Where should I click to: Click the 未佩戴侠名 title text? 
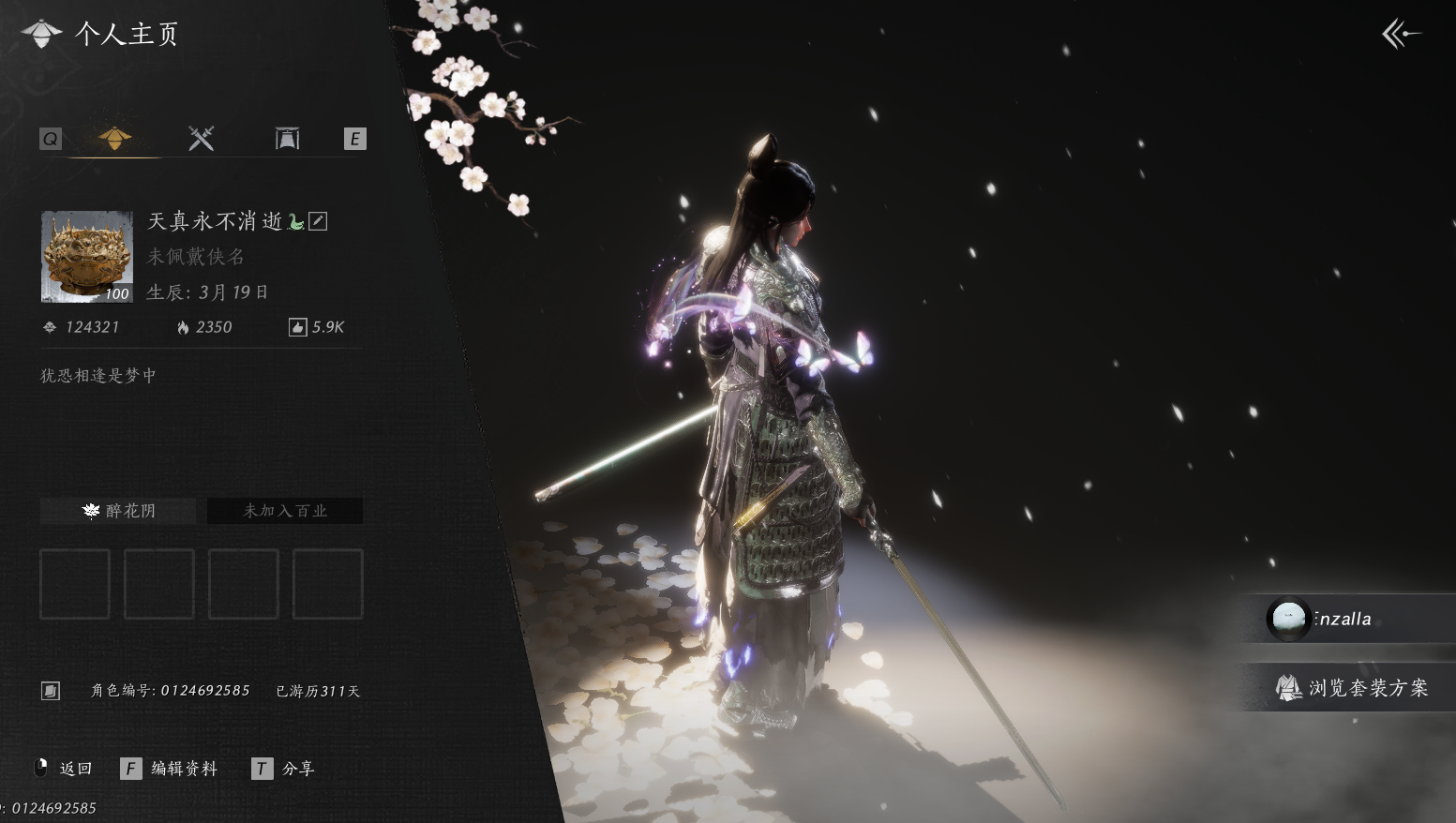(x=196, y=257)
